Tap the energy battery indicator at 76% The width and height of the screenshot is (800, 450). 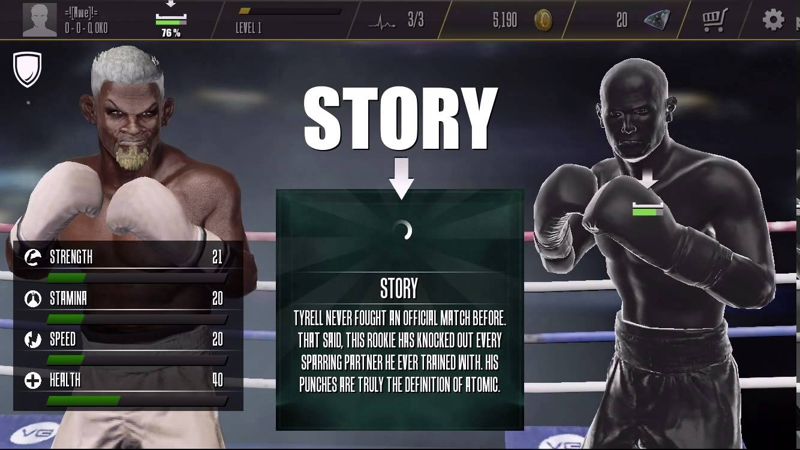point(169,20)
